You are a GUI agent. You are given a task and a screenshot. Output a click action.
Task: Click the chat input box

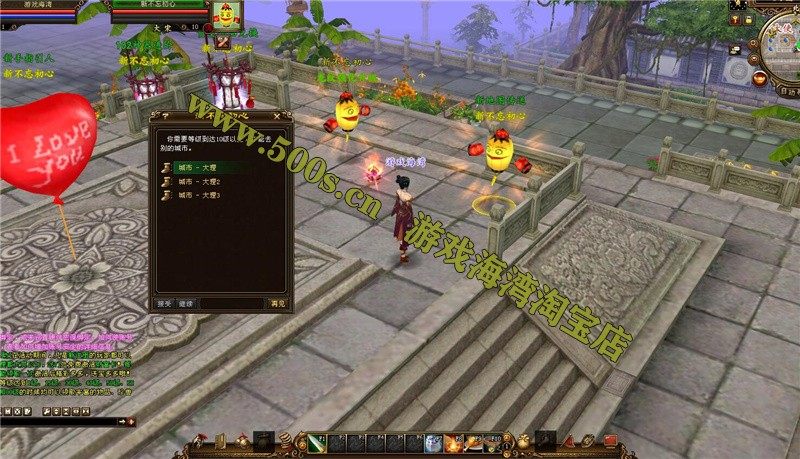coord(60,422)
